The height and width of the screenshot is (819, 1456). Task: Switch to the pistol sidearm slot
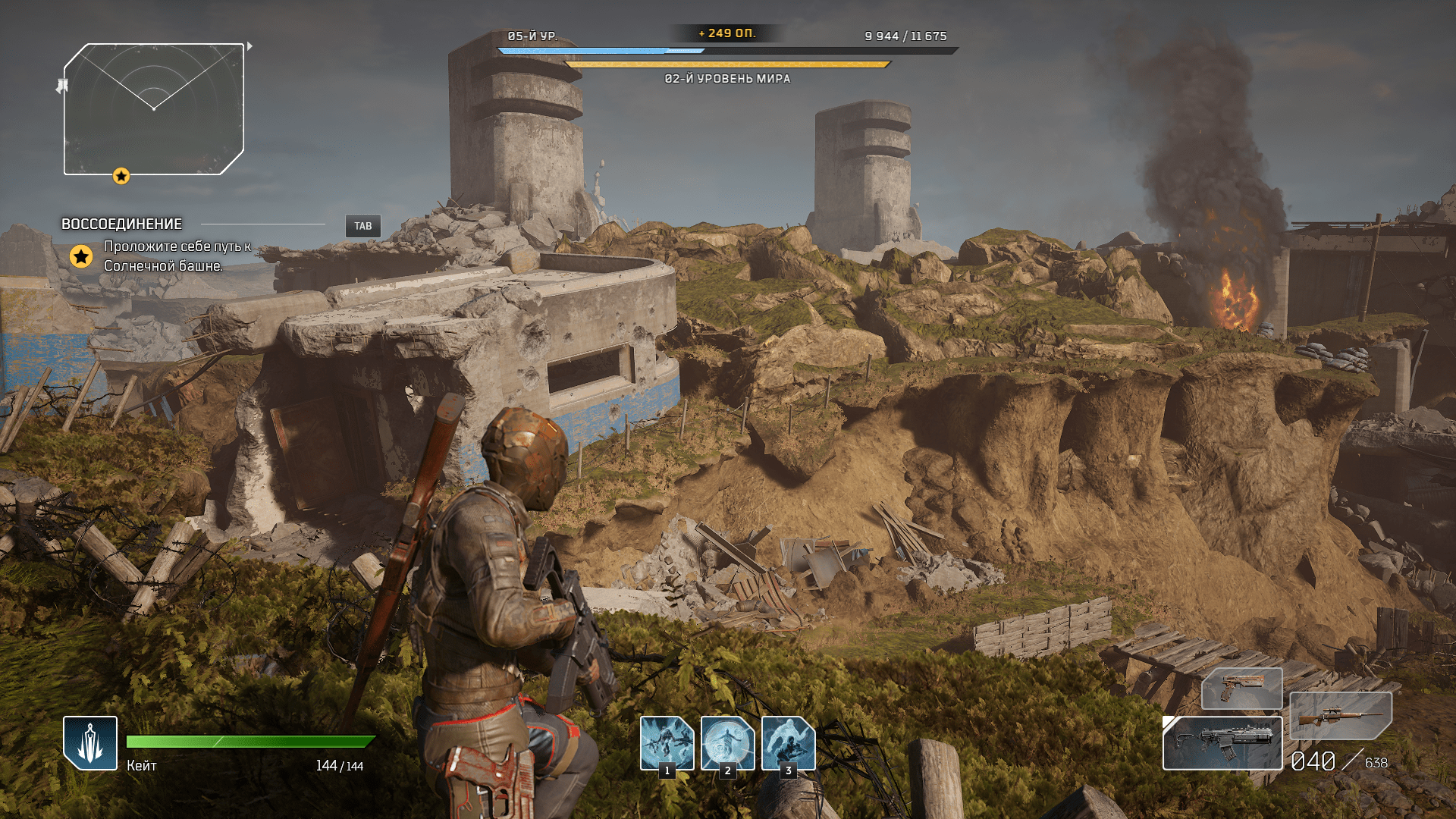tap(1241, 688)
